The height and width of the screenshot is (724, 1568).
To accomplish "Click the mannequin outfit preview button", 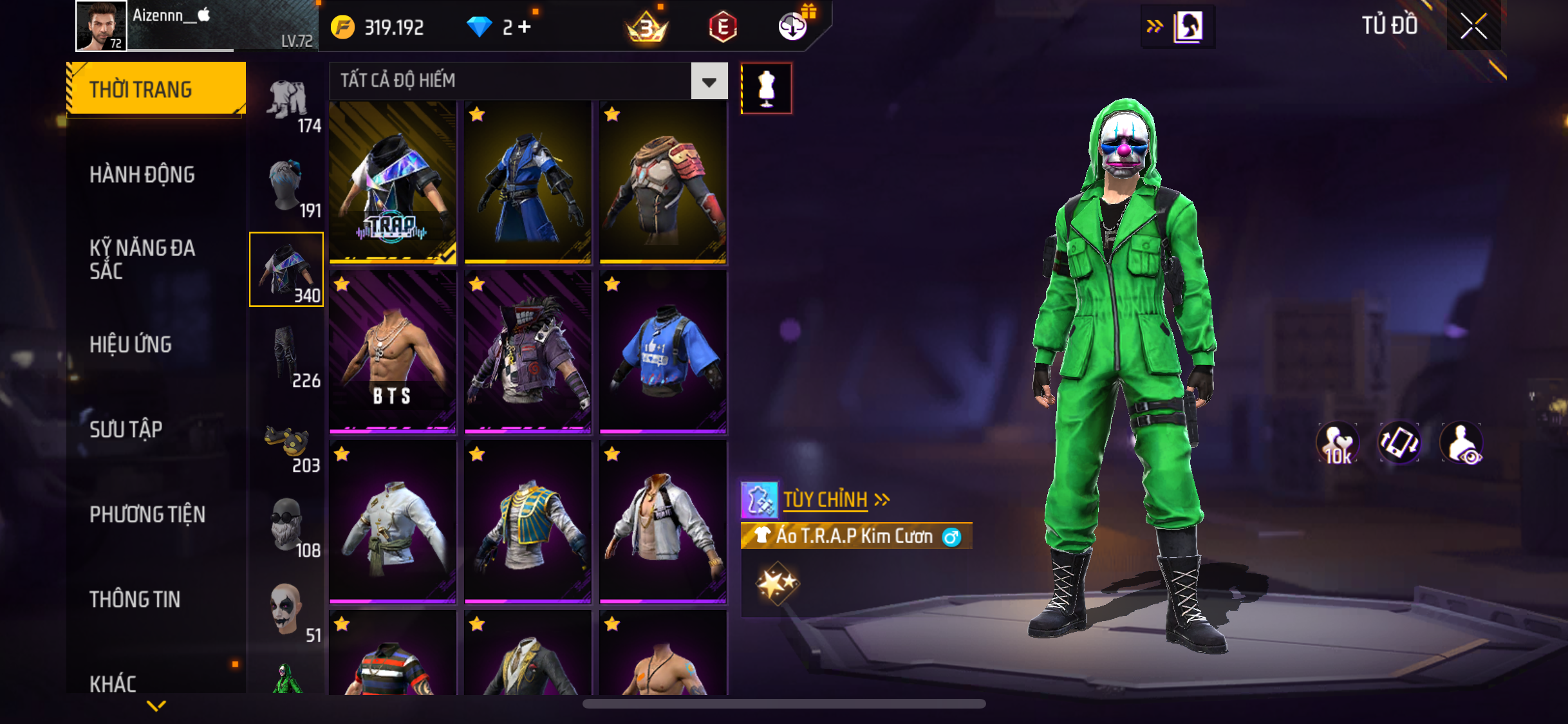I will pyautogui.click(x=766, y=89).
